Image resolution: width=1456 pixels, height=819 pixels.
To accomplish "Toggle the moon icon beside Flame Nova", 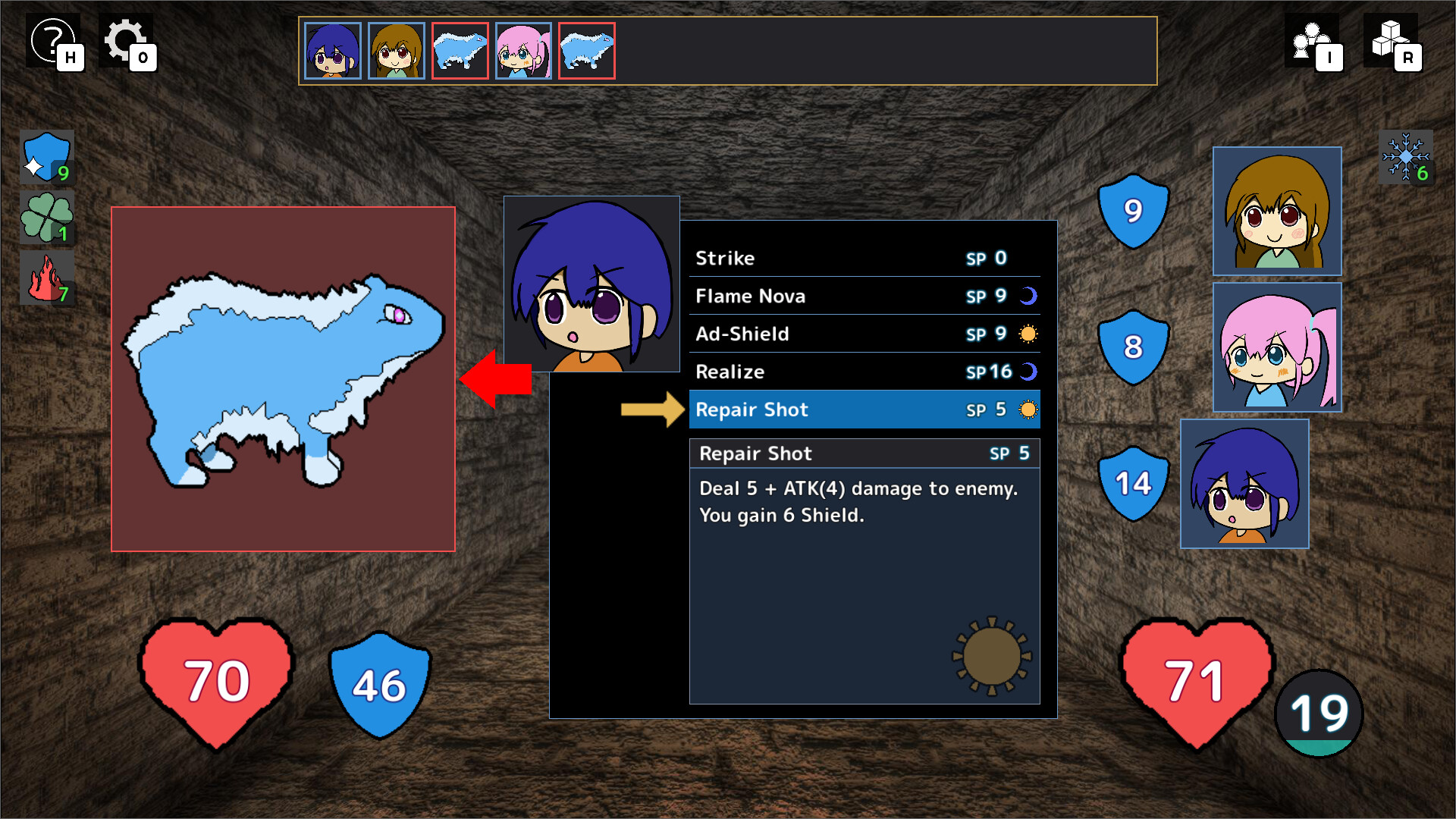I will pyautogui.click(x=1028, y=296).
